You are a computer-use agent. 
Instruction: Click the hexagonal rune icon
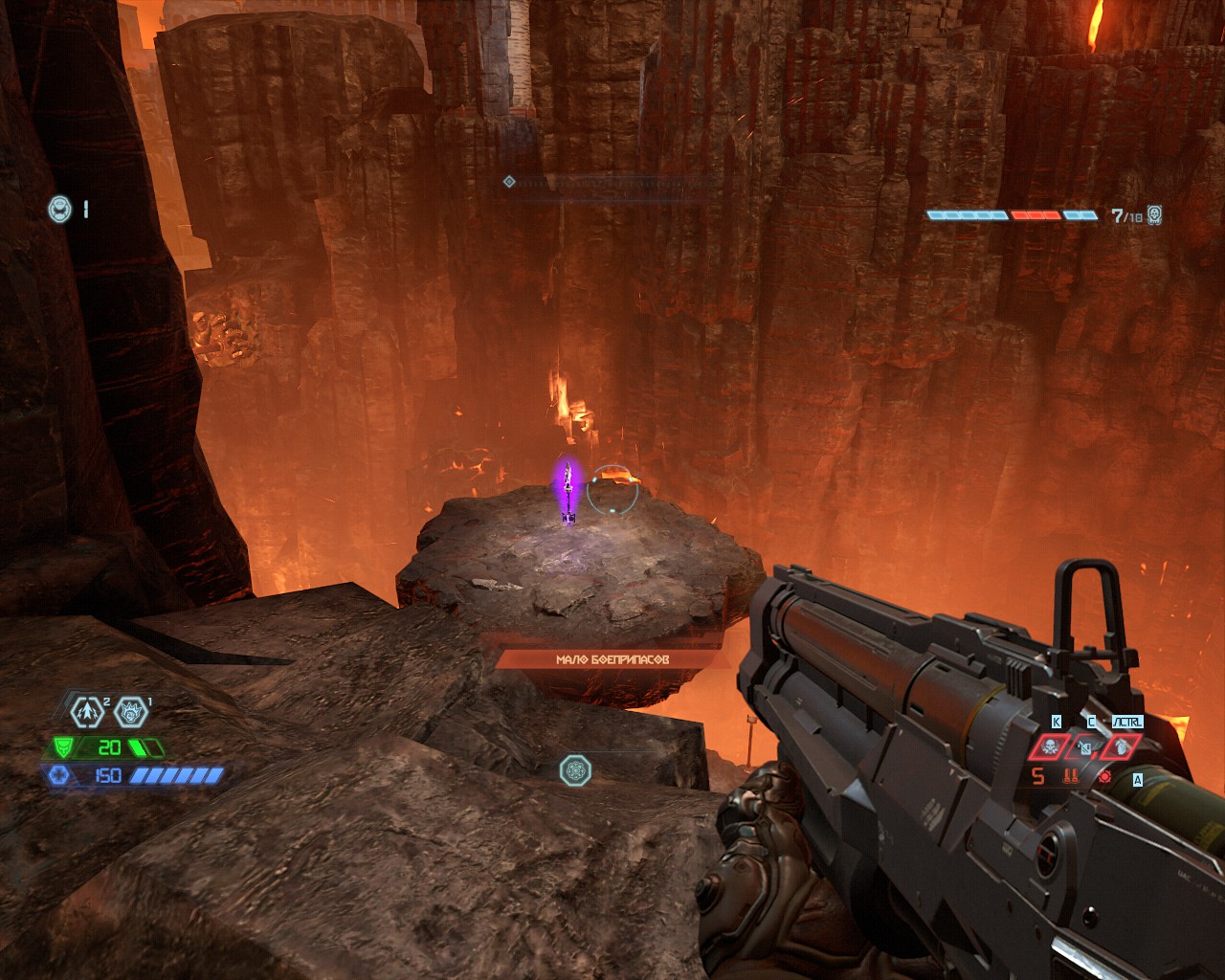coord(573,768)
